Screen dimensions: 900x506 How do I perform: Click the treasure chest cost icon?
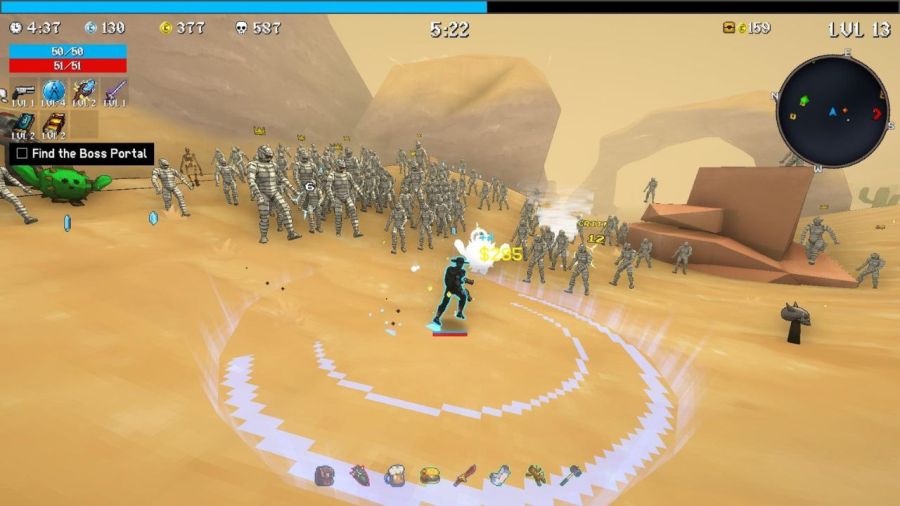tap(729, 28)
